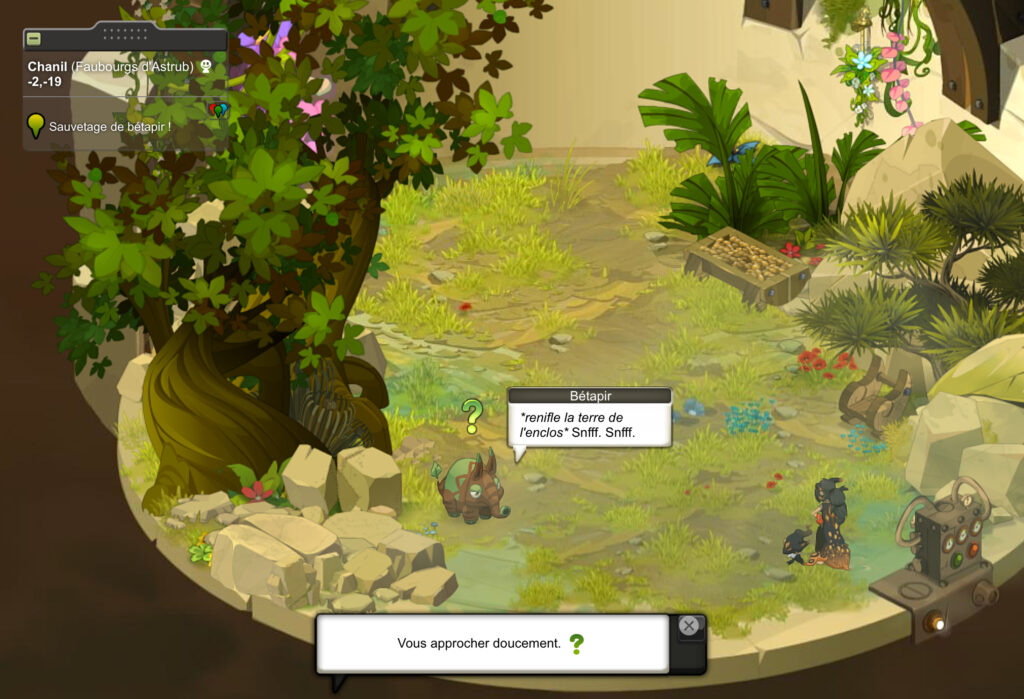Choose the reply "Vous approcher doucement."
This screenshot has width=1024, height=699.
pos(479,643)
